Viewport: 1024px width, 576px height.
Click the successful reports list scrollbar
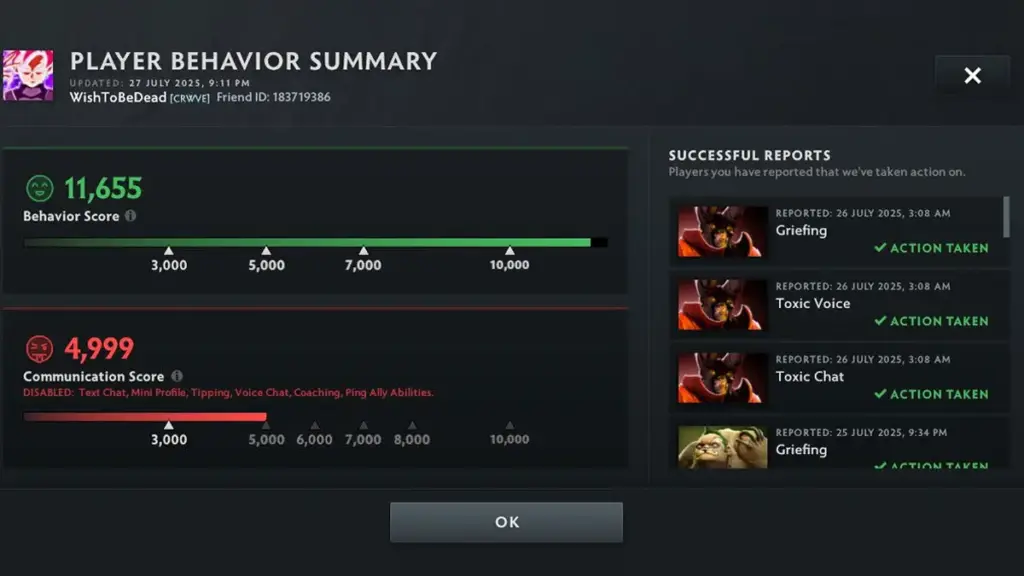click(x=1005, y=218)
